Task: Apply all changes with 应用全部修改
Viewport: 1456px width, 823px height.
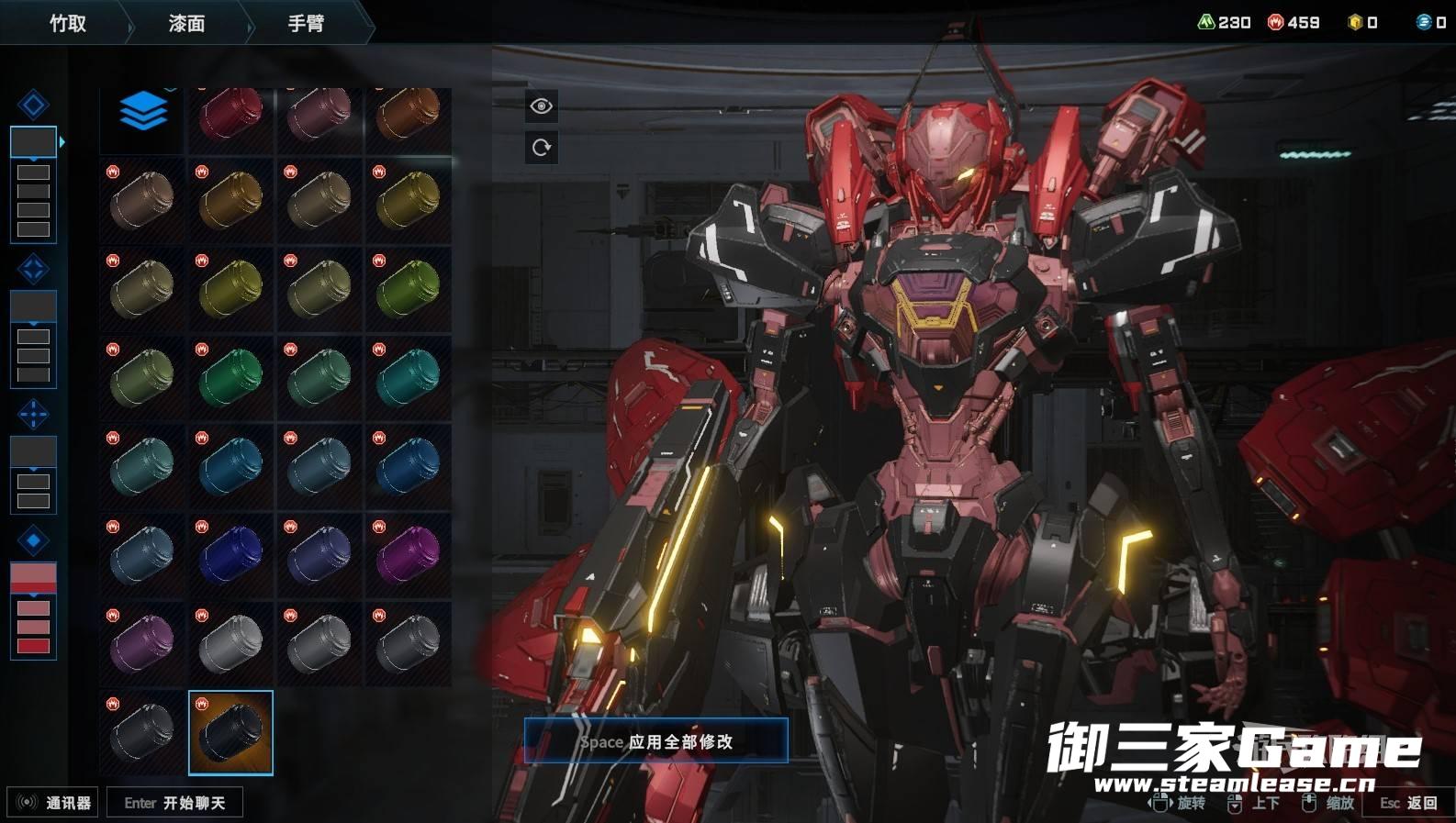Action: (655, 741)
